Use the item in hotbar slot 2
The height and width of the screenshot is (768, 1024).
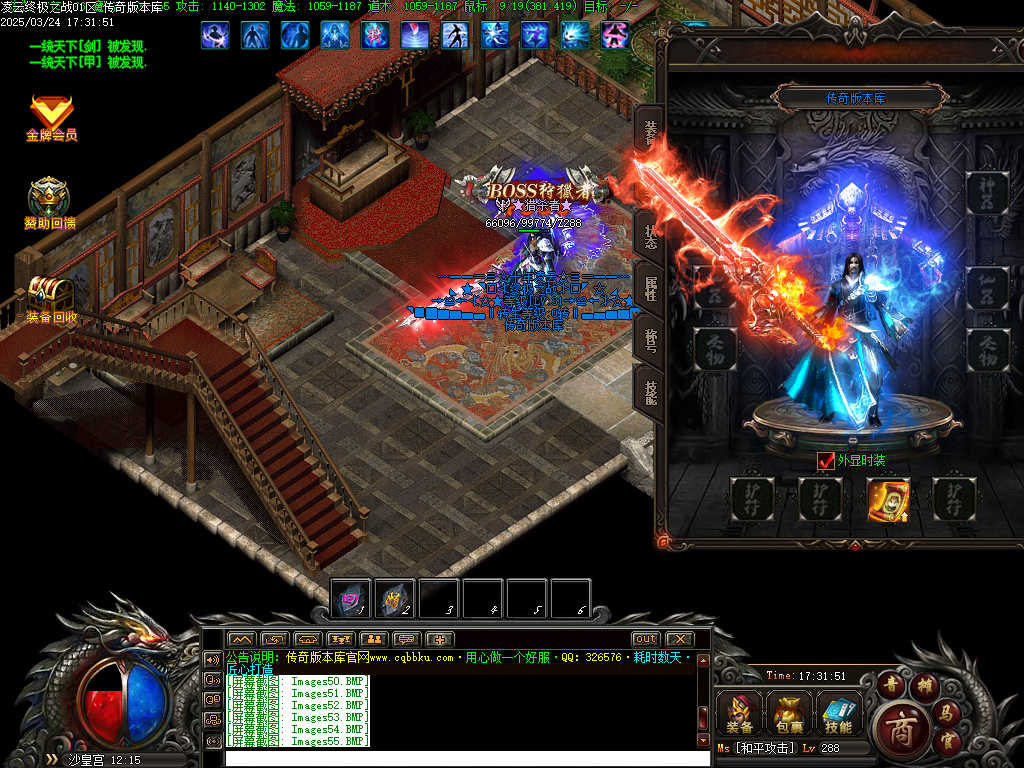[395, 599]
